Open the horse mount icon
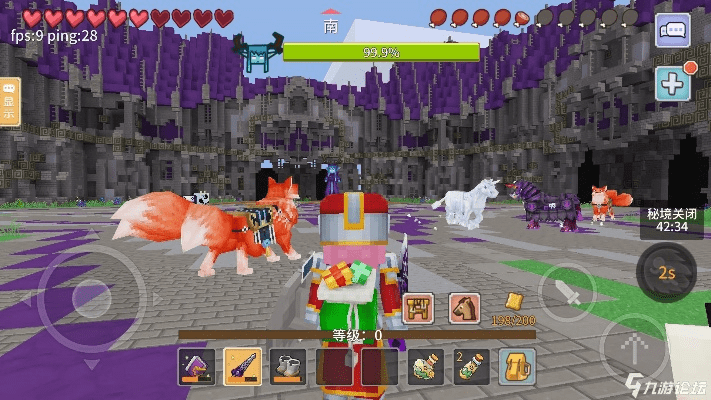Screen dimensions: 711x400 pyautogui.click(x=463, y=309)
